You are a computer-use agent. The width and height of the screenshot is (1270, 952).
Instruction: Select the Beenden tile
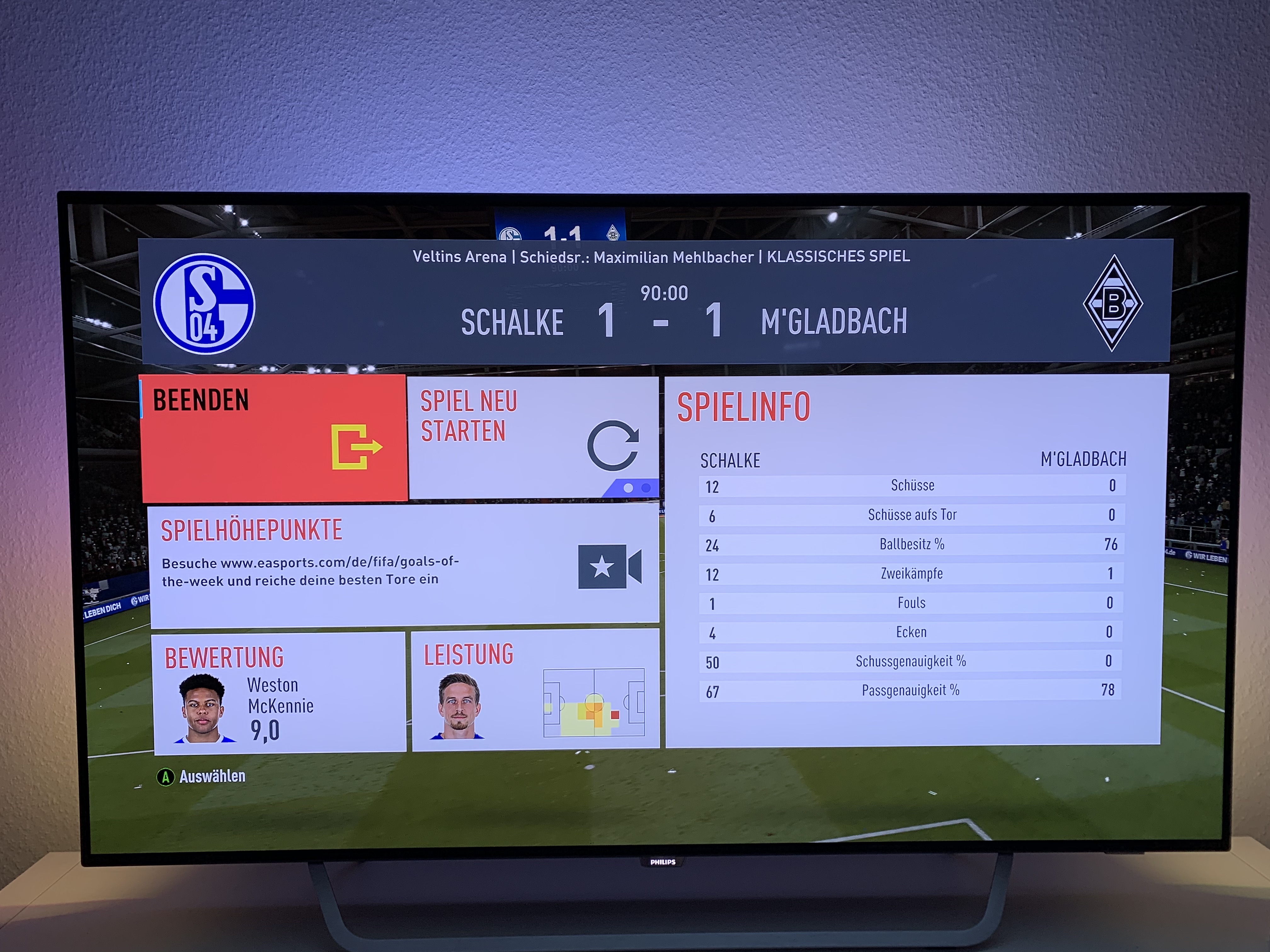(274, 438)
